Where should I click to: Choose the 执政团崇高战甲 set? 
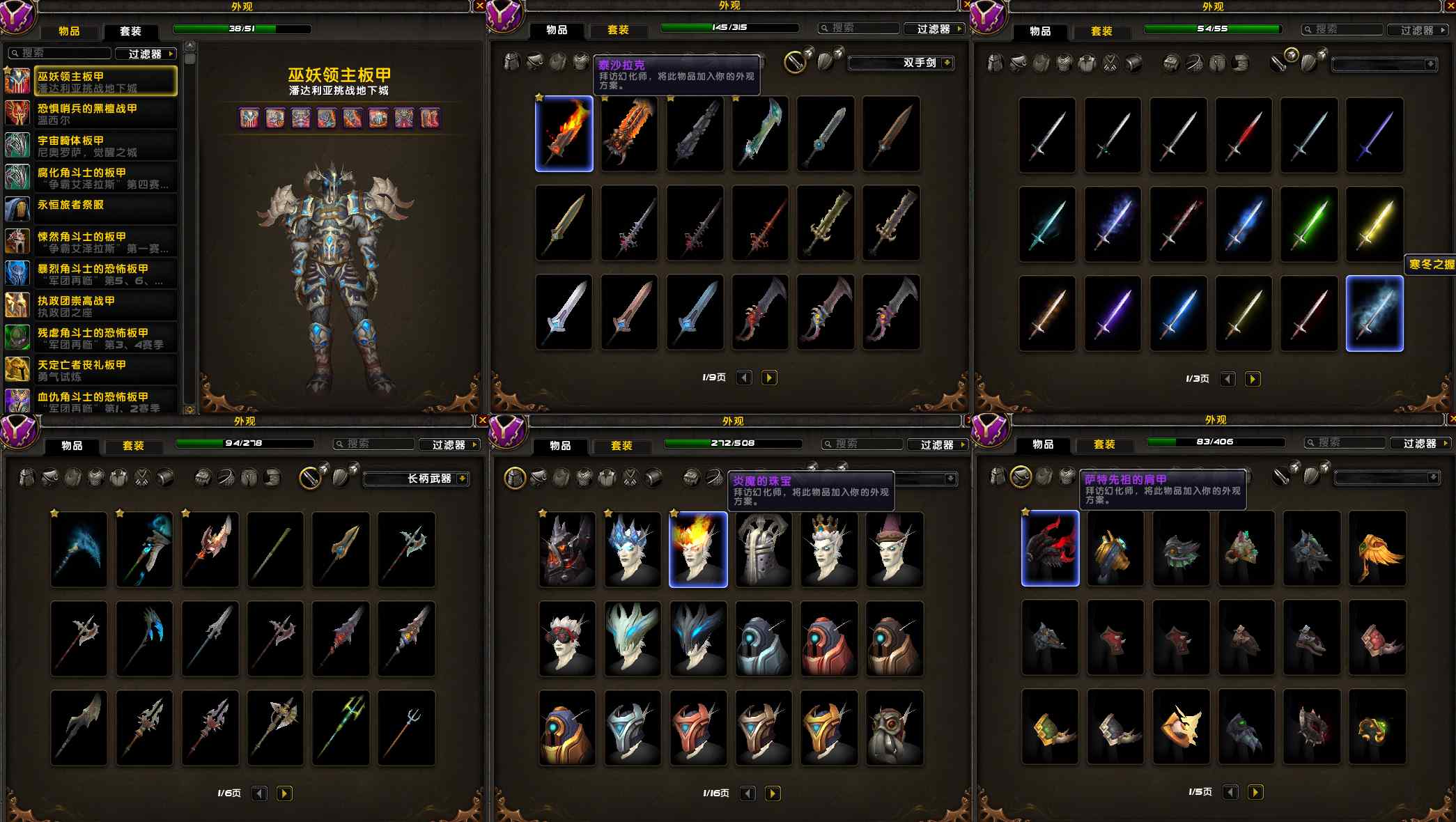point(105,306)
